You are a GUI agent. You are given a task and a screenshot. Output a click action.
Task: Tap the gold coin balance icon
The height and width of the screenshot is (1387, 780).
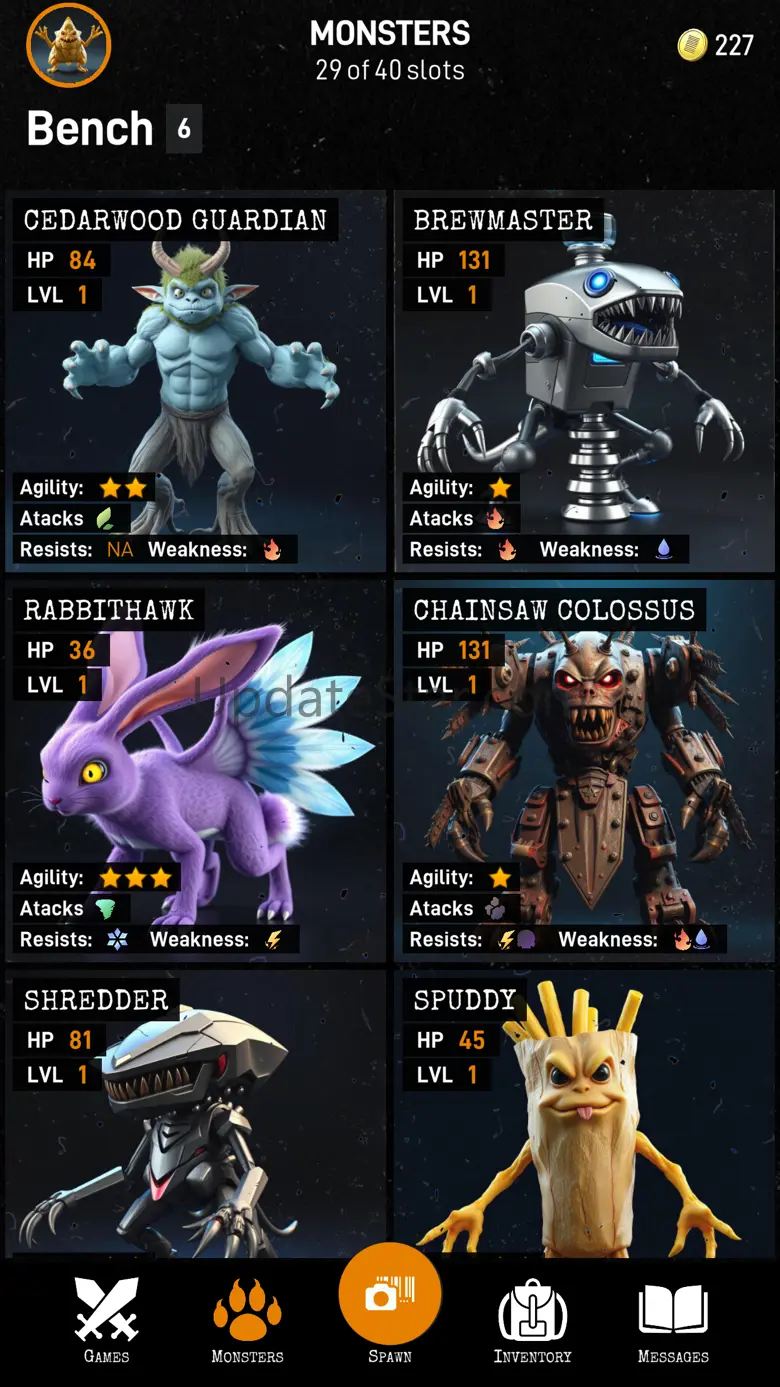pos(692,45)
